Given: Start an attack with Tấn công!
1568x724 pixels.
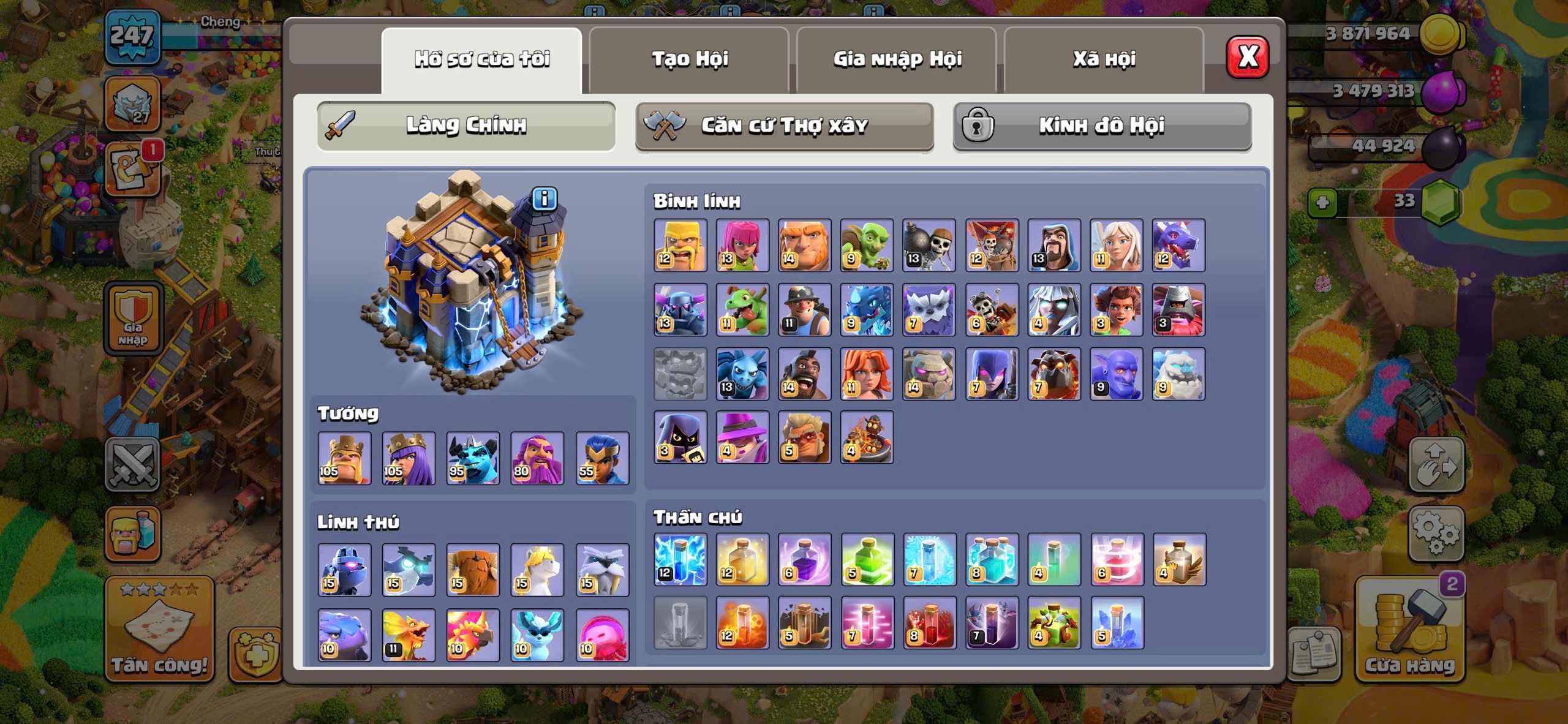Looking at the screenshot, I should click(159, 631).
